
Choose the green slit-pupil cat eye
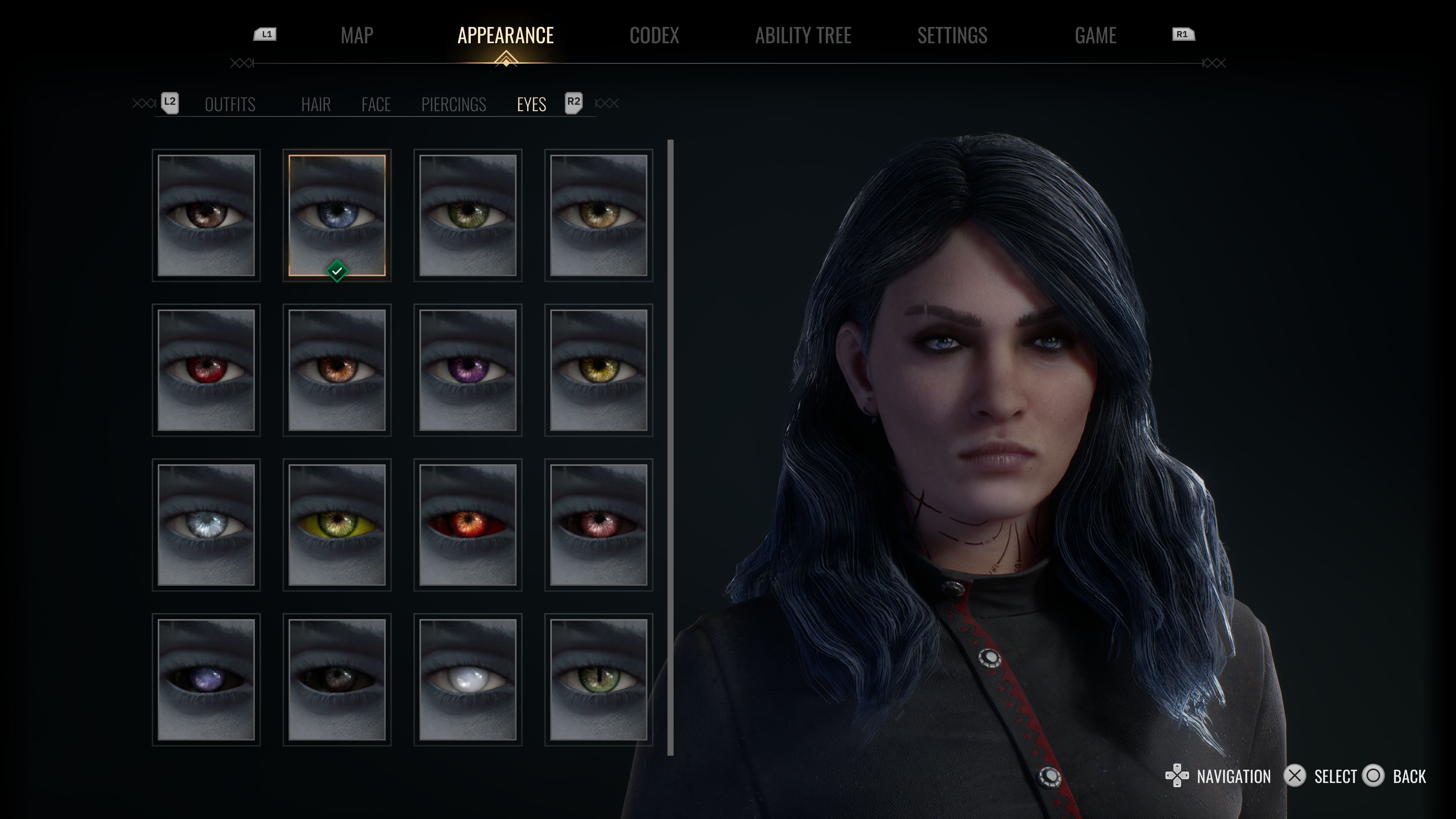click(598, 679)
